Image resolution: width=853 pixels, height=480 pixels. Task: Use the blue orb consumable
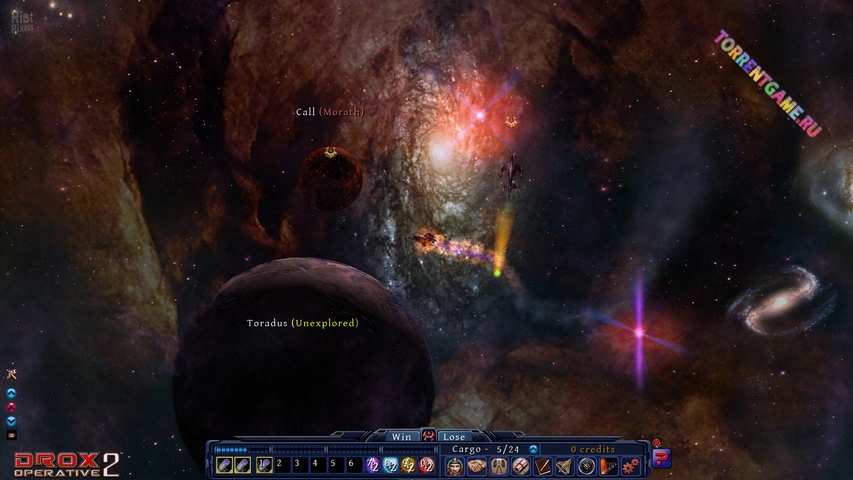pos(391,465)
